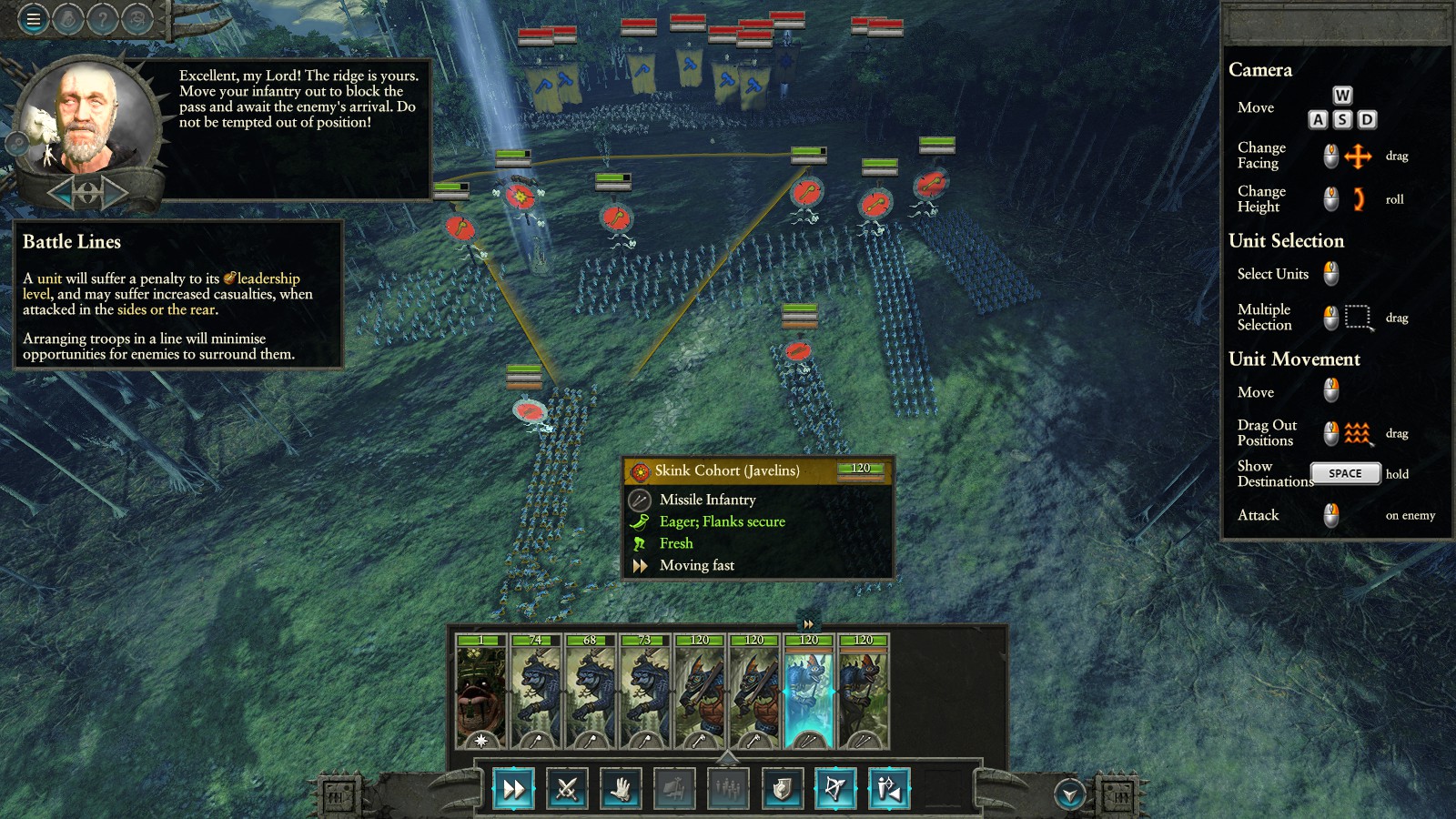Toggle melee mode crossed swords button
Screen dimensions: 1456x819
coord(567,789)
